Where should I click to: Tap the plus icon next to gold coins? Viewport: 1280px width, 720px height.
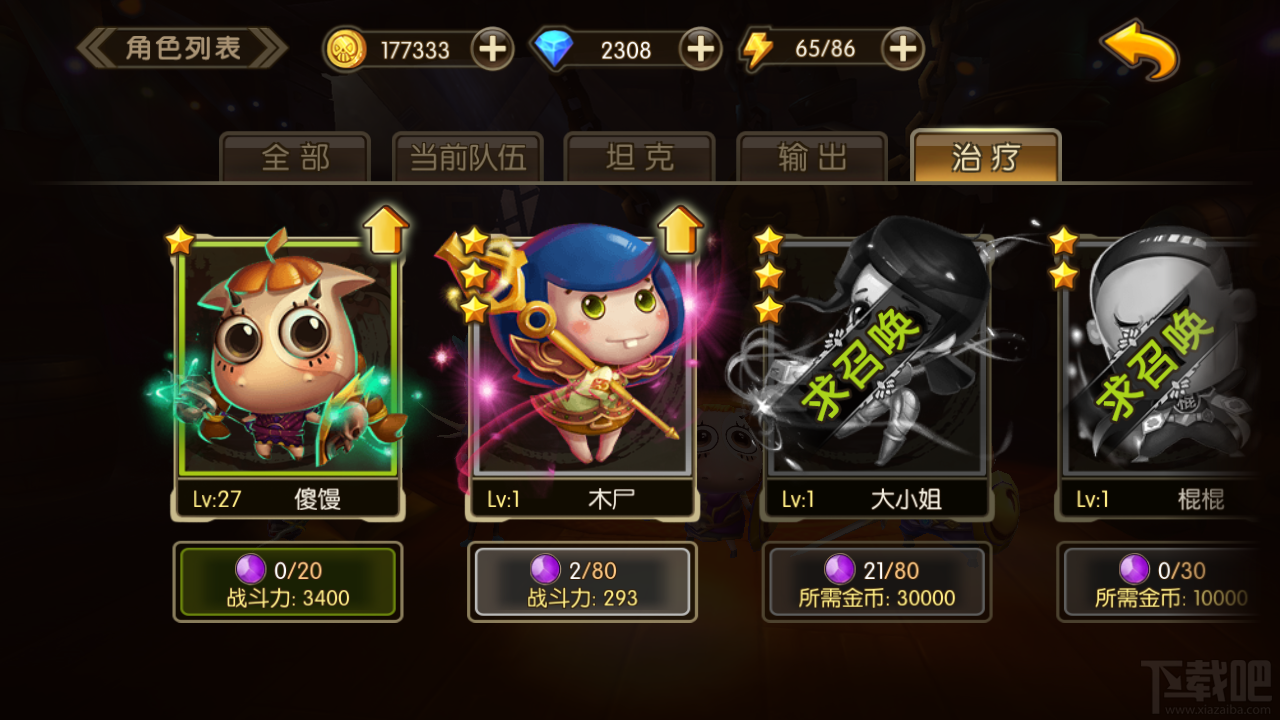(x=491, y=48)
